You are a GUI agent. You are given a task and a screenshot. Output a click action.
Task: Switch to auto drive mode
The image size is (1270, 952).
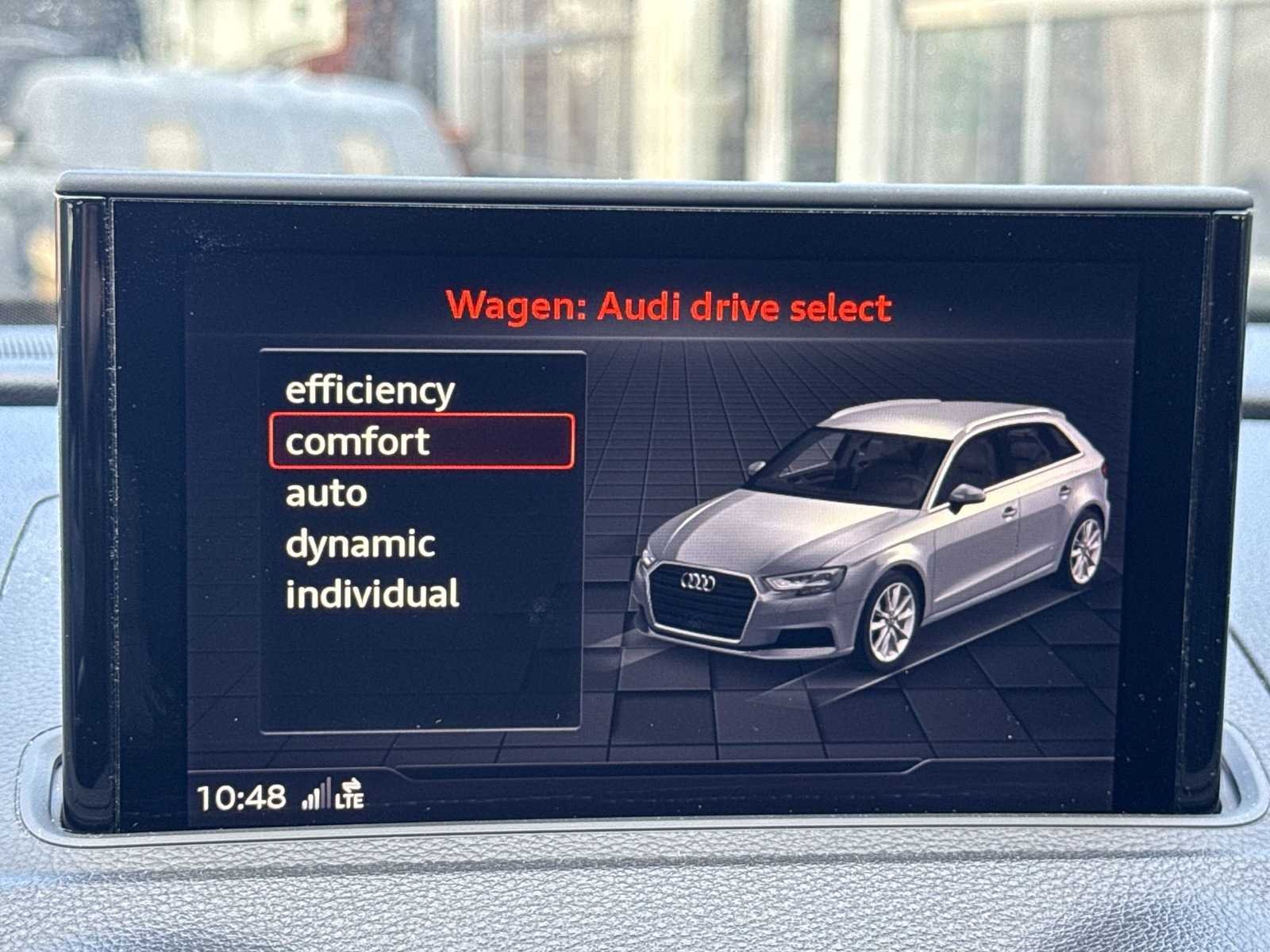pos(326,493)
